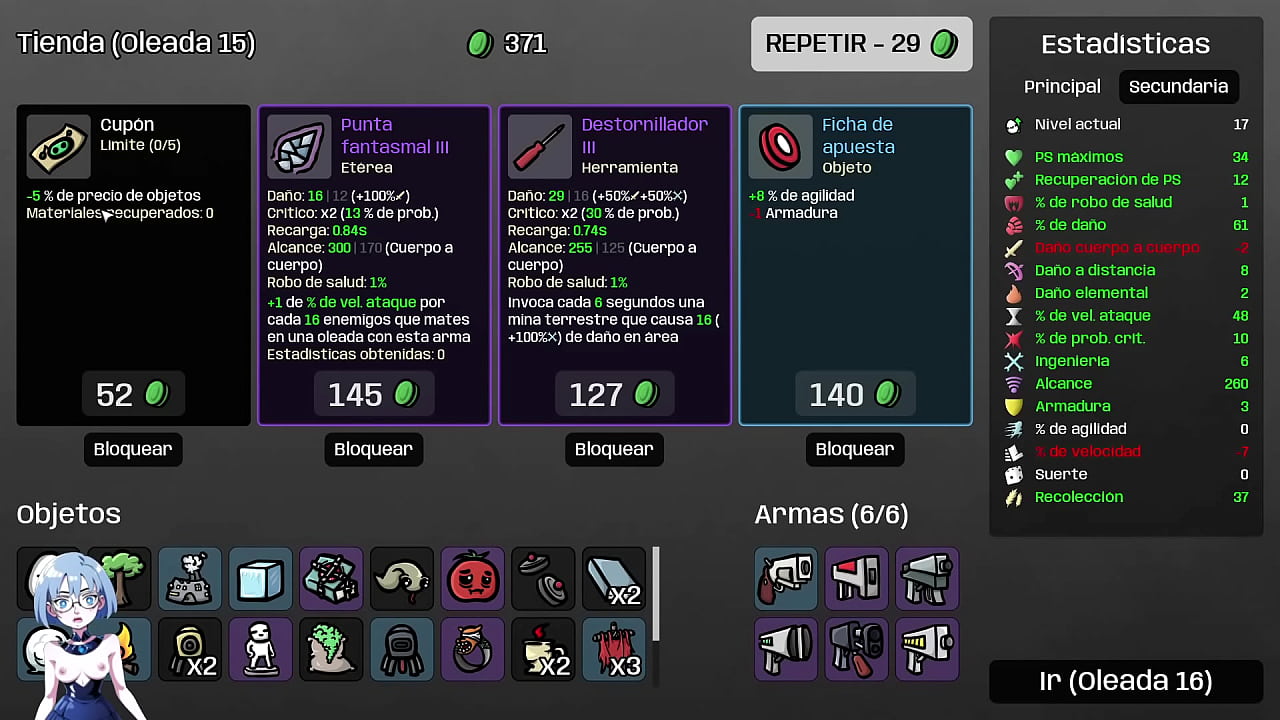This screenshot has width=1280, height=720.
Task: Select the revolver weapon slot
Action: coord(786,579)
